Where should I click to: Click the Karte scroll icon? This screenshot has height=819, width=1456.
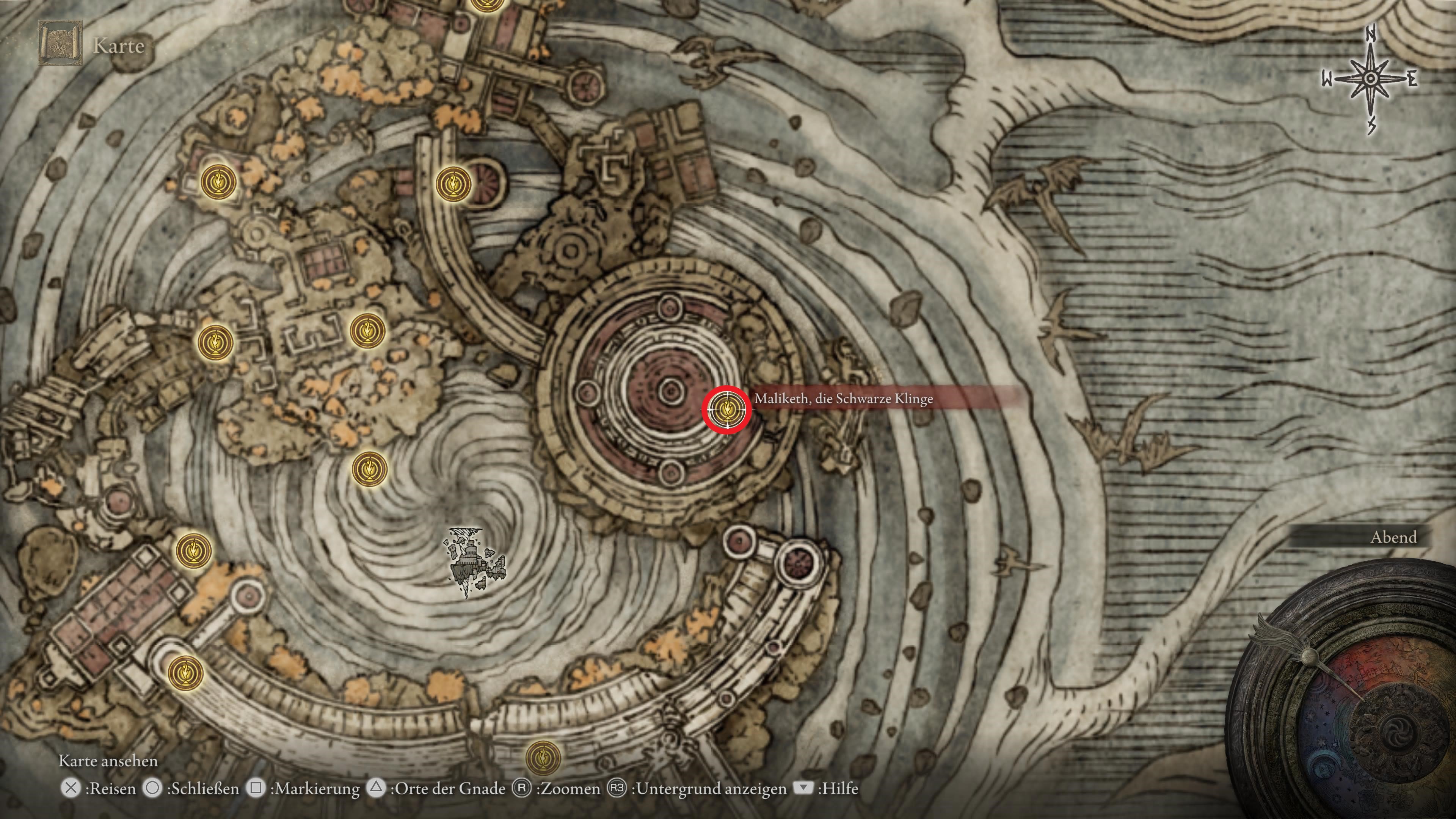[x=60, y=44]
